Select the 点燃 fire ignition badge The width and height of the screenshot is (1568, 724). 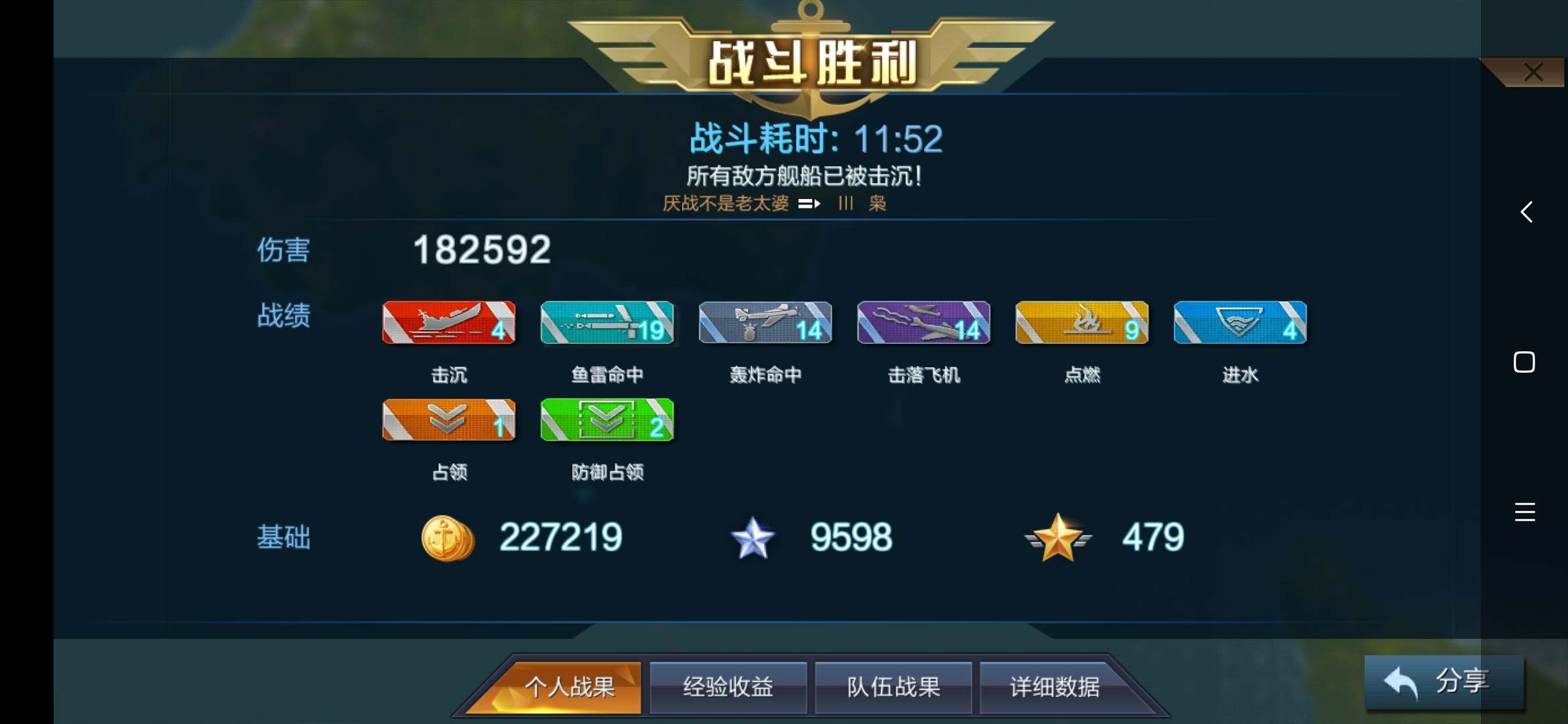[1081, 323]
